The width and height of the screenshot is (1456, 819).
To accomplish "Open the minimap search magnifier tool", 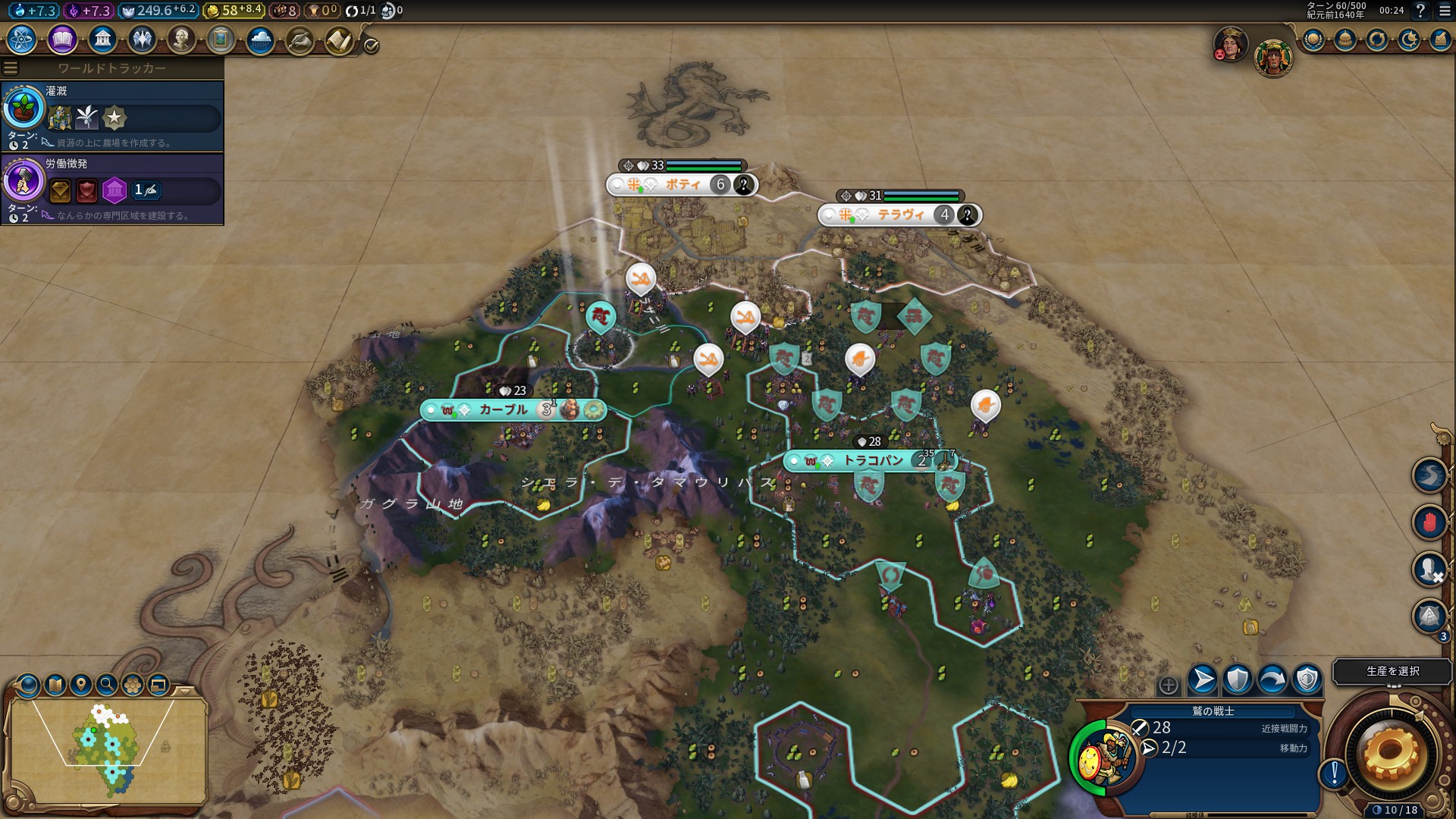I will (107, 685).
